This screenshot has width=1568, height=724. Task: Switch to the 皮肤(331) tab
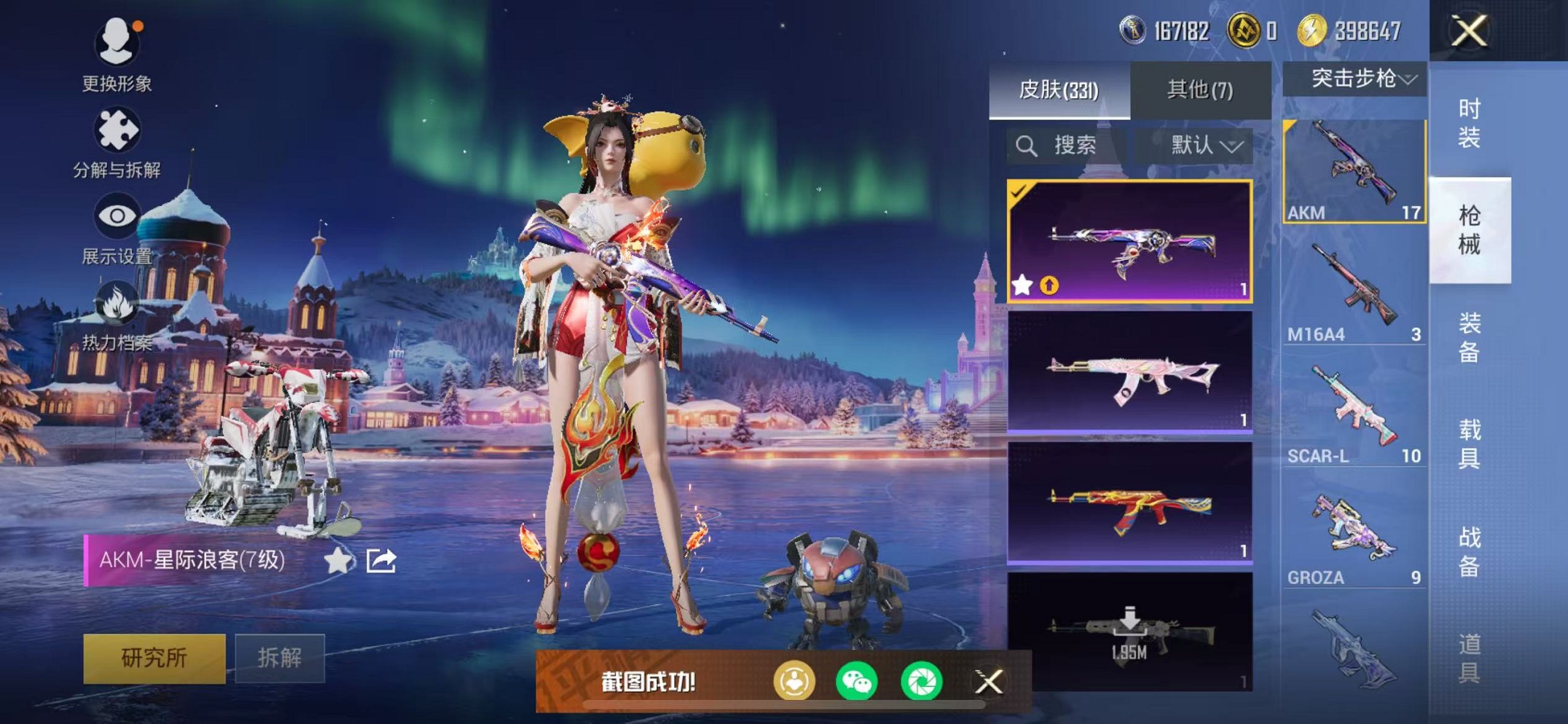coord(1058,90)
